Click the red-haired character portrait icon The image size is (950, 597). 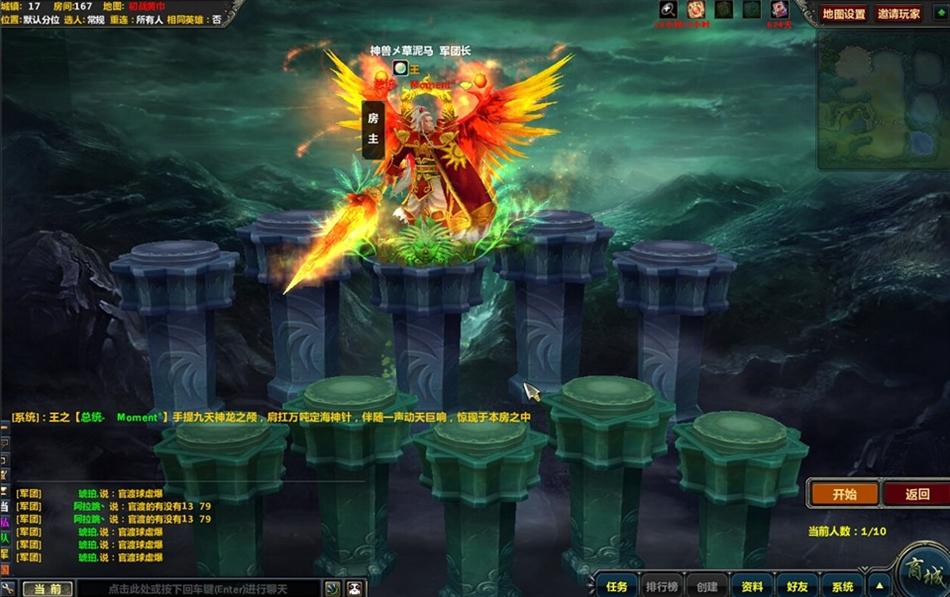tap(778, 10)
